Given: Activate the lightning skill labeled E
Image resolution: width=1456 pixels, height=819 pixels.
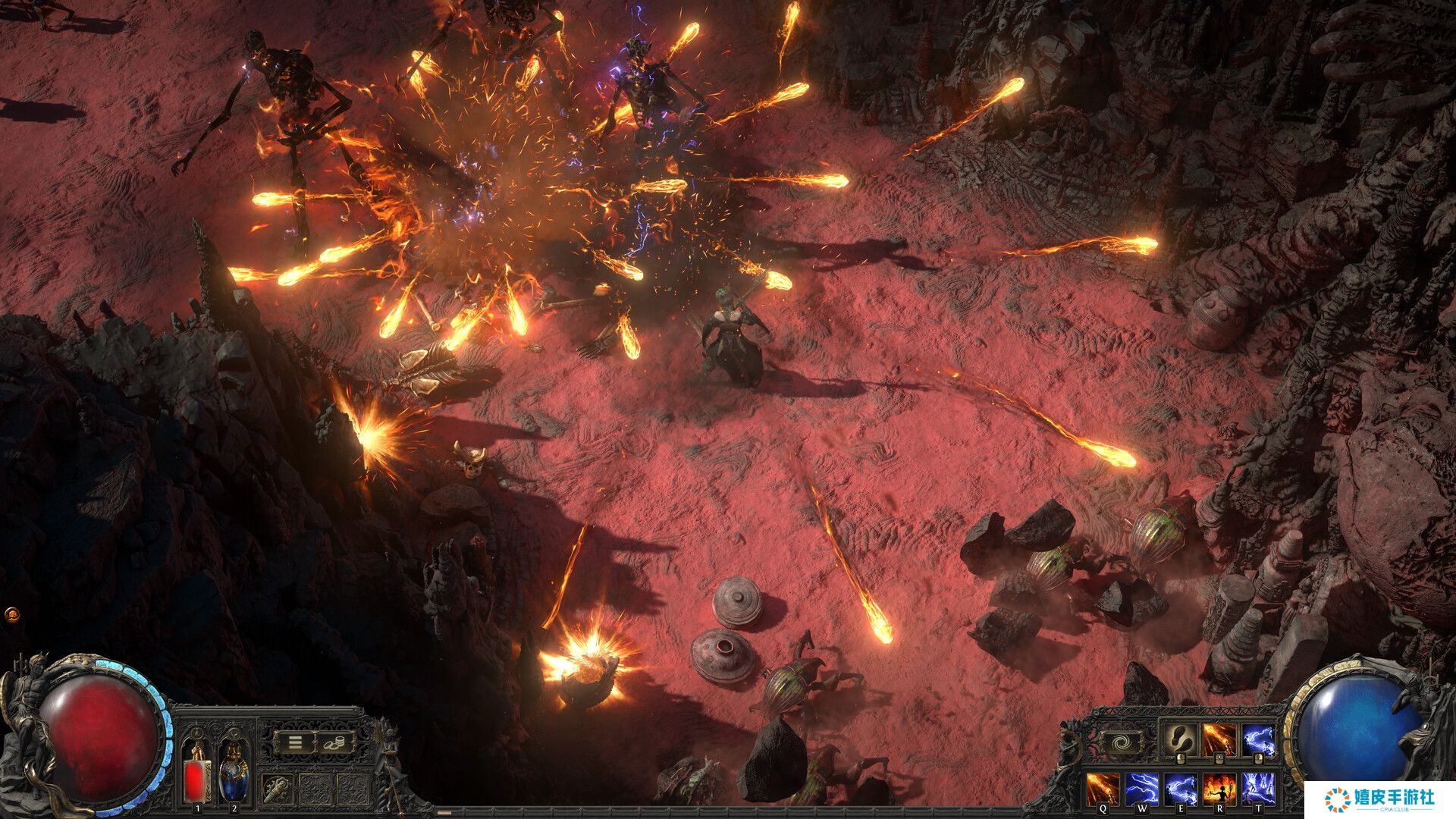Looking at the screenshot, I should pyautogui.click(x=1181, y=789).
